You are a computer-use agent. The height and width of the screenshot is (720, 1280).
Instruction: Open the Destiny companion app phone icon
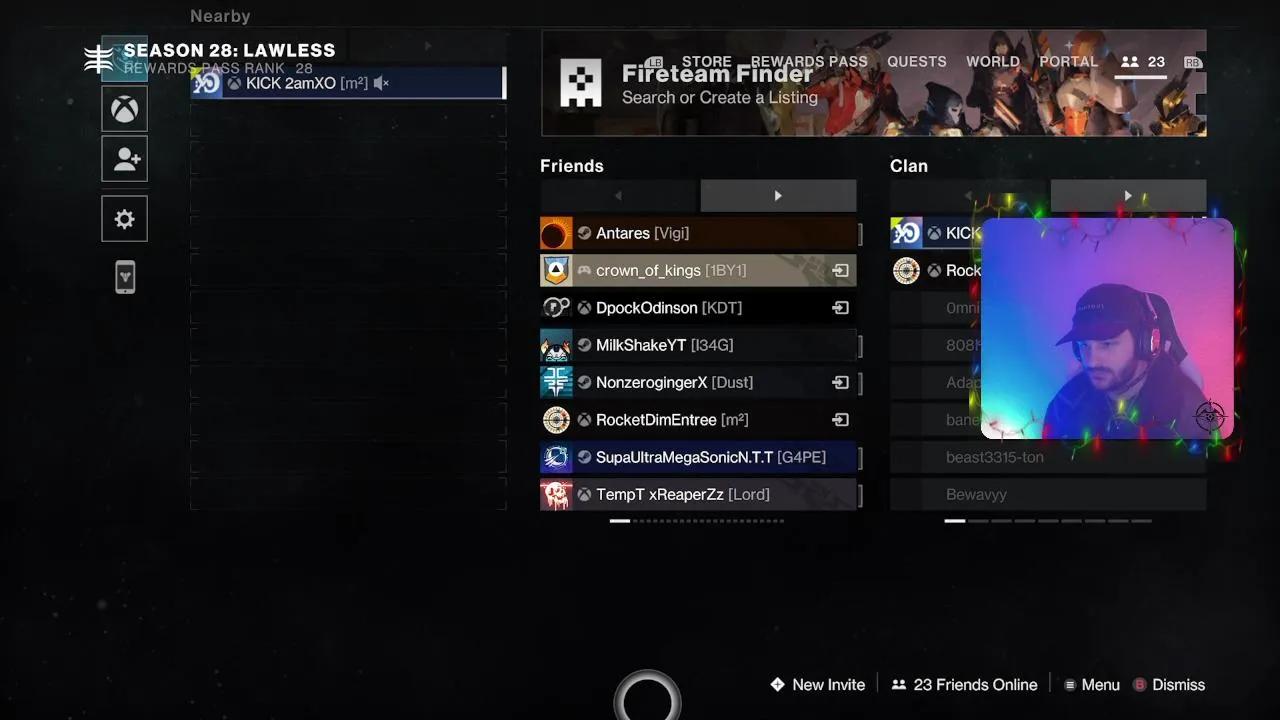pyautogui.click(x=124, y=277)
